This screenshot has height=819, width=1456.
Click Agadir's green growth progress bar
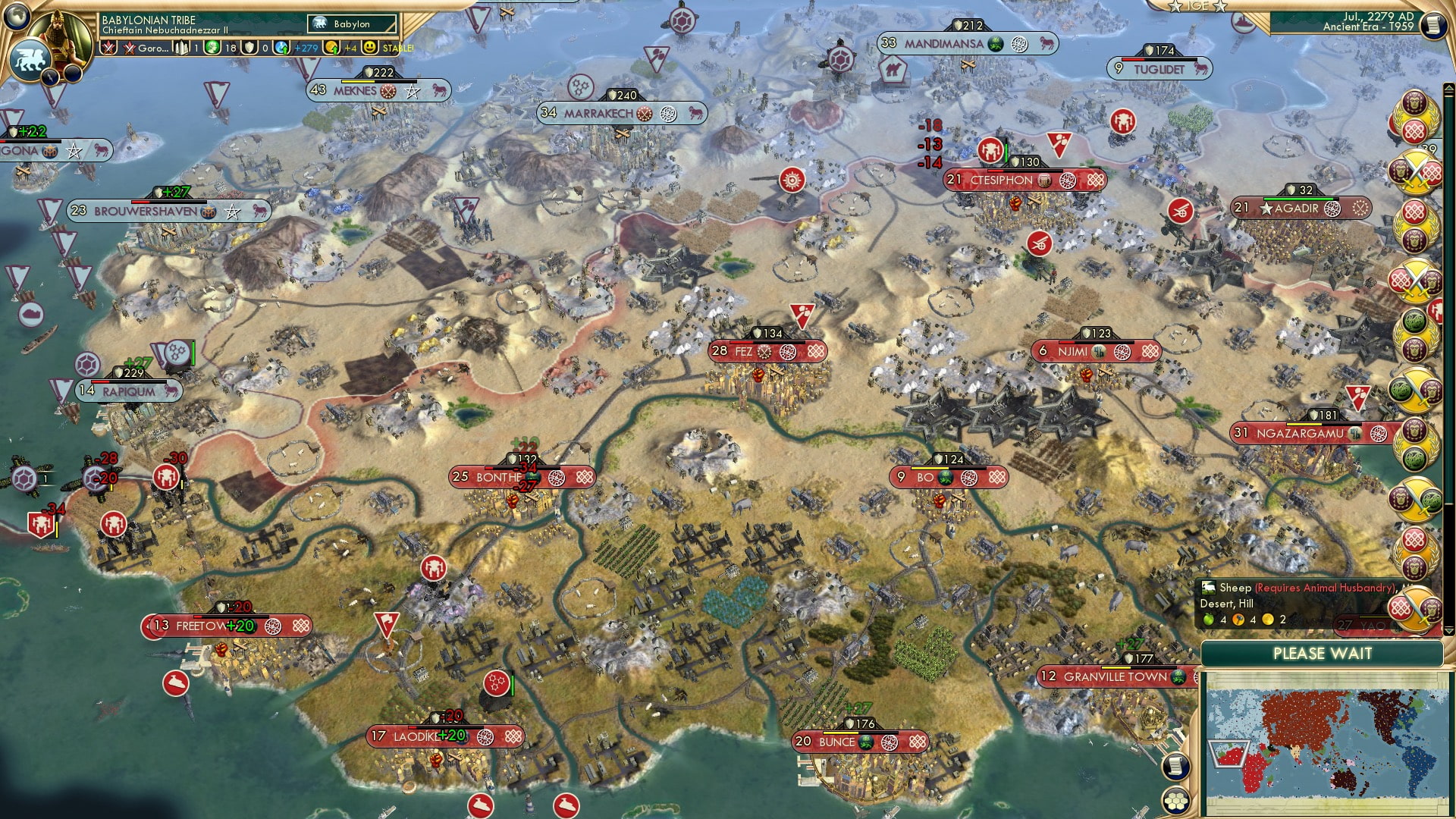[1301, 199]
